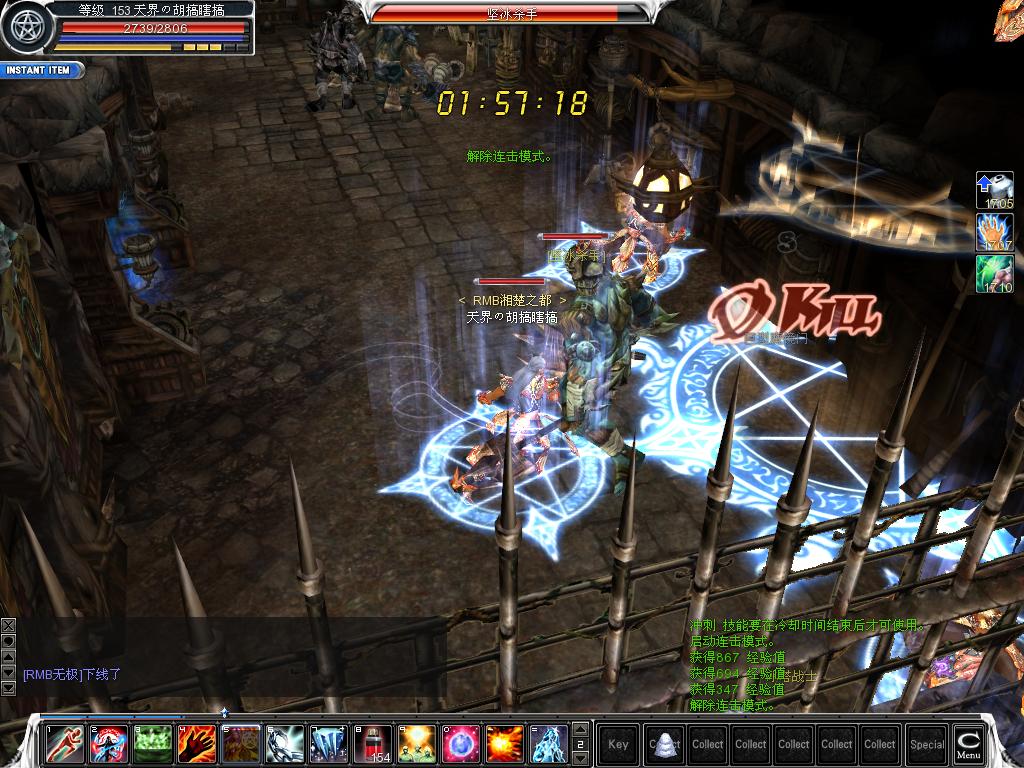Activate the running figure dash skill
This screenshot has width=1024, height=768.
(x=65, y=743)
